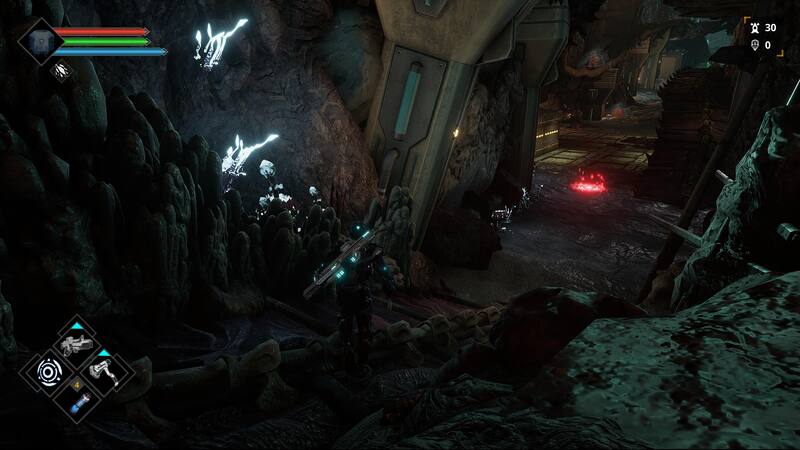The image size is (800, 450).
Task: Select the rifle weapon slot
Action: click(x=76, y=346)
